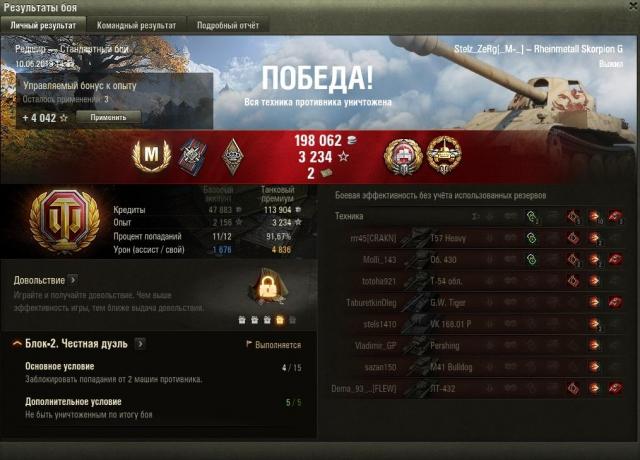Apply the XP bonus with Применить

[108, 117]
